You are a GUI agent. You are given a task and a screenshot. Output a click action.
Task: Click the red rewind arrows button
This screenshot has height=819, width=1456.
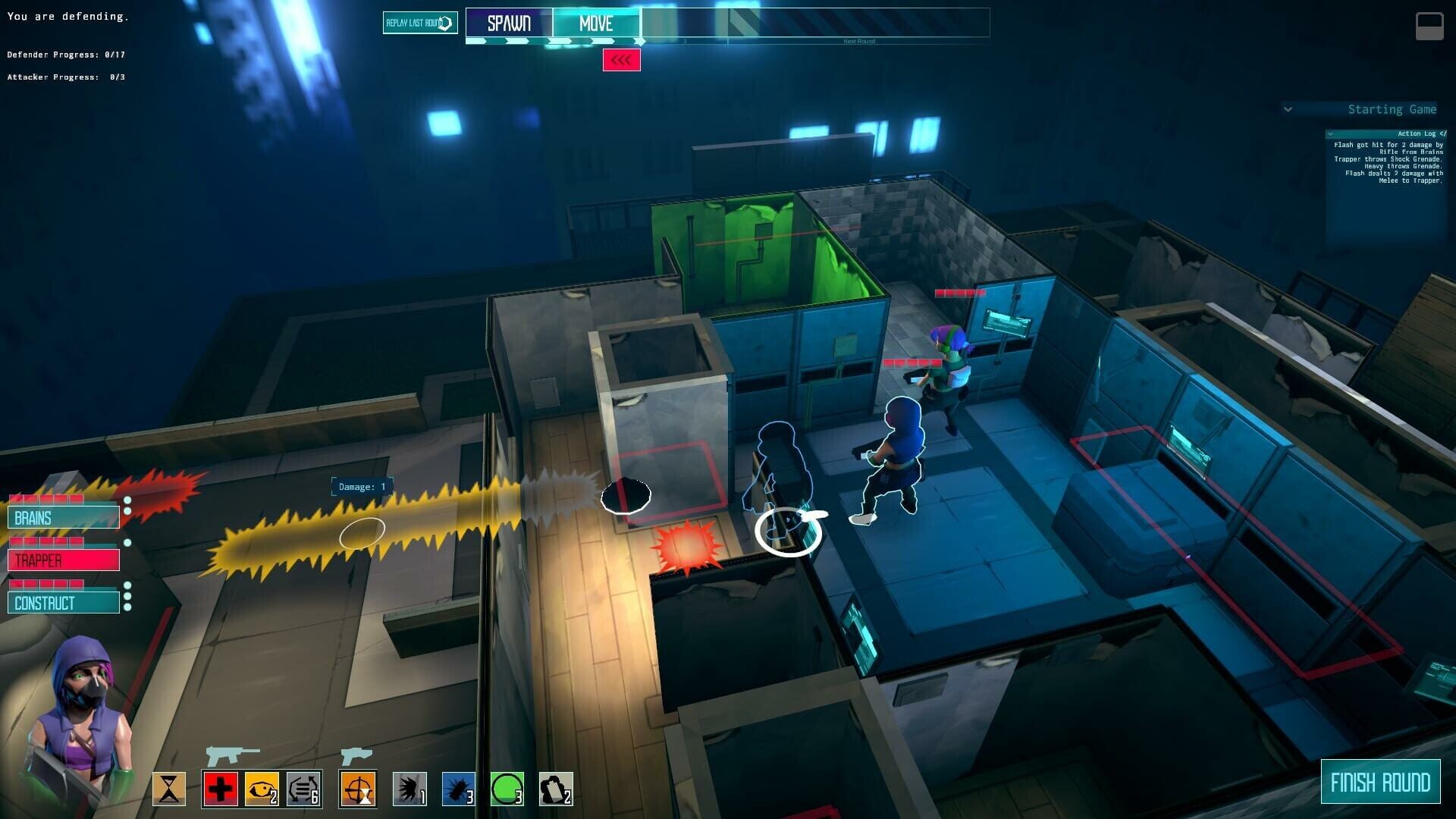pos(622,59)
